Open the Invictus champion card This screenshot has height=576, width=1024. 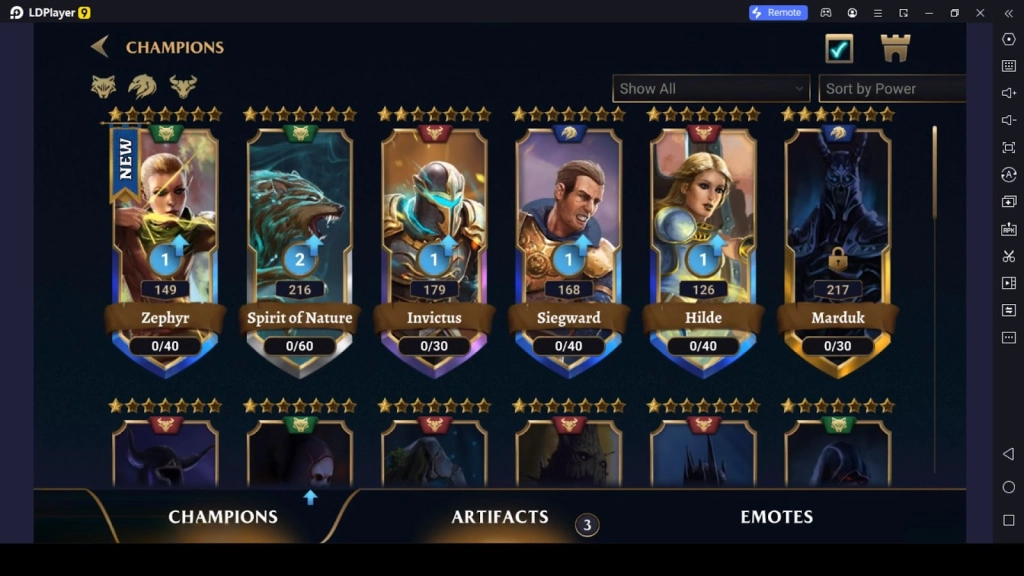pos(434,240)
